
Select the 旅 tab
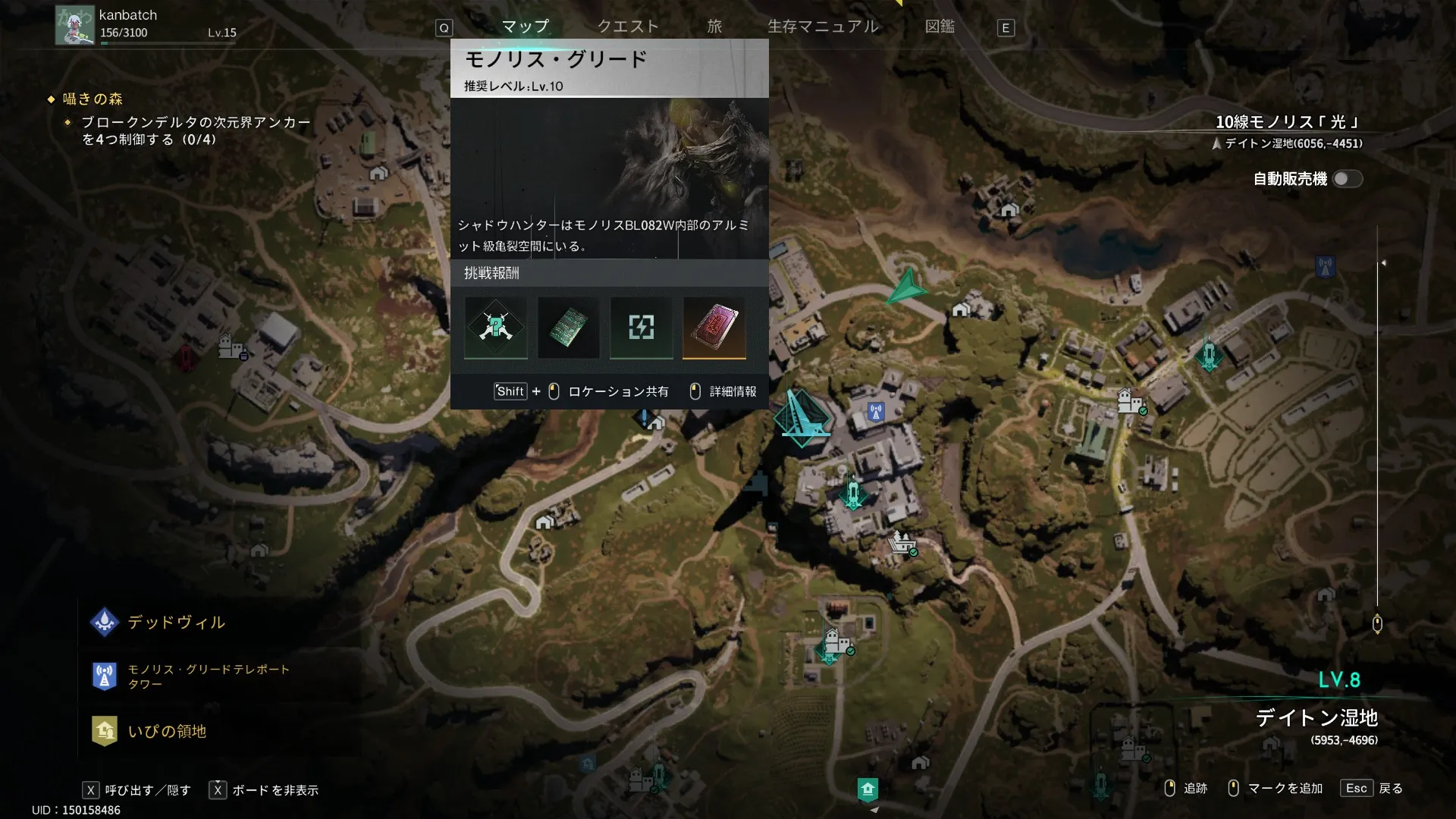coord(714,27)
